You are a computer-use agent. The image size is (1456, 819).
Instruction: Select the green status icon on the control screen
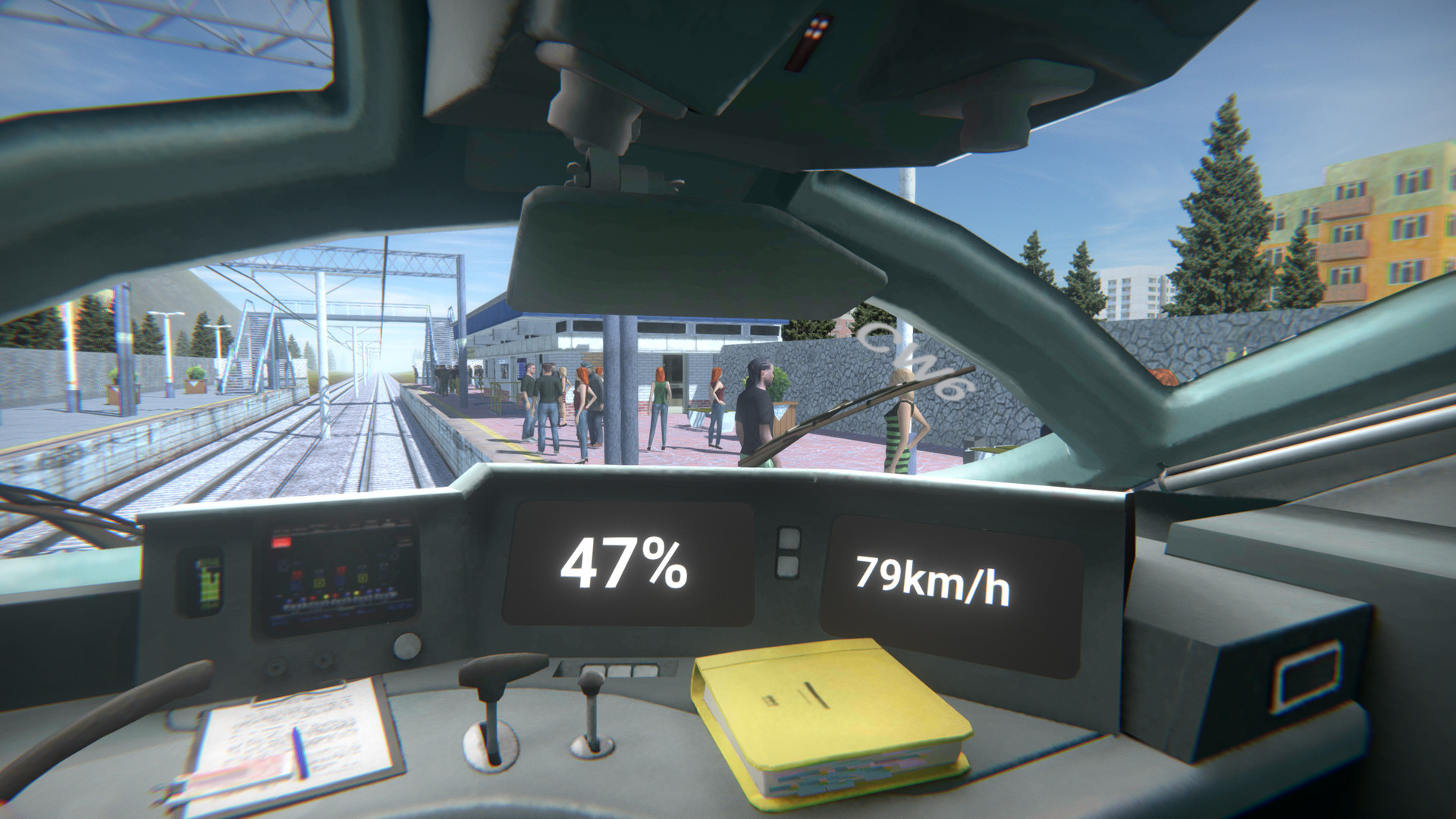coord(320,582)
